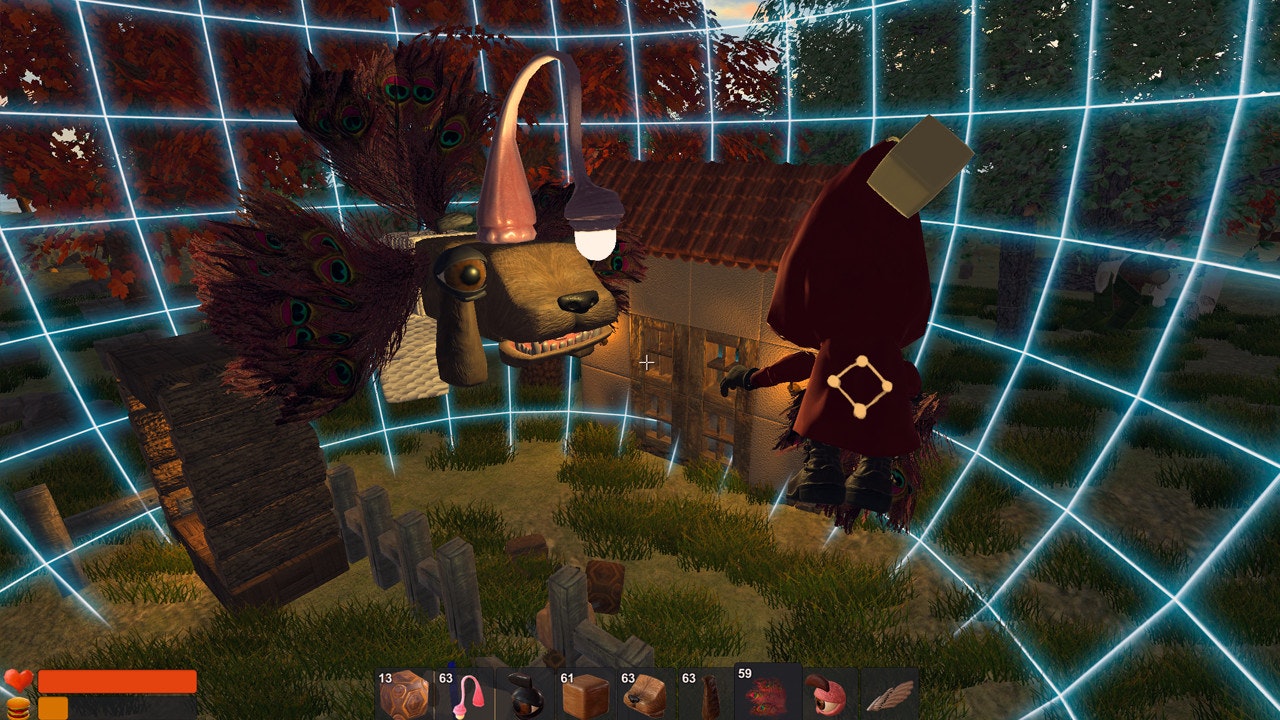Screen dimensions: 1280x720
Task: Choose the pink hanging lamp slot
Action: (x=464, y=694)
